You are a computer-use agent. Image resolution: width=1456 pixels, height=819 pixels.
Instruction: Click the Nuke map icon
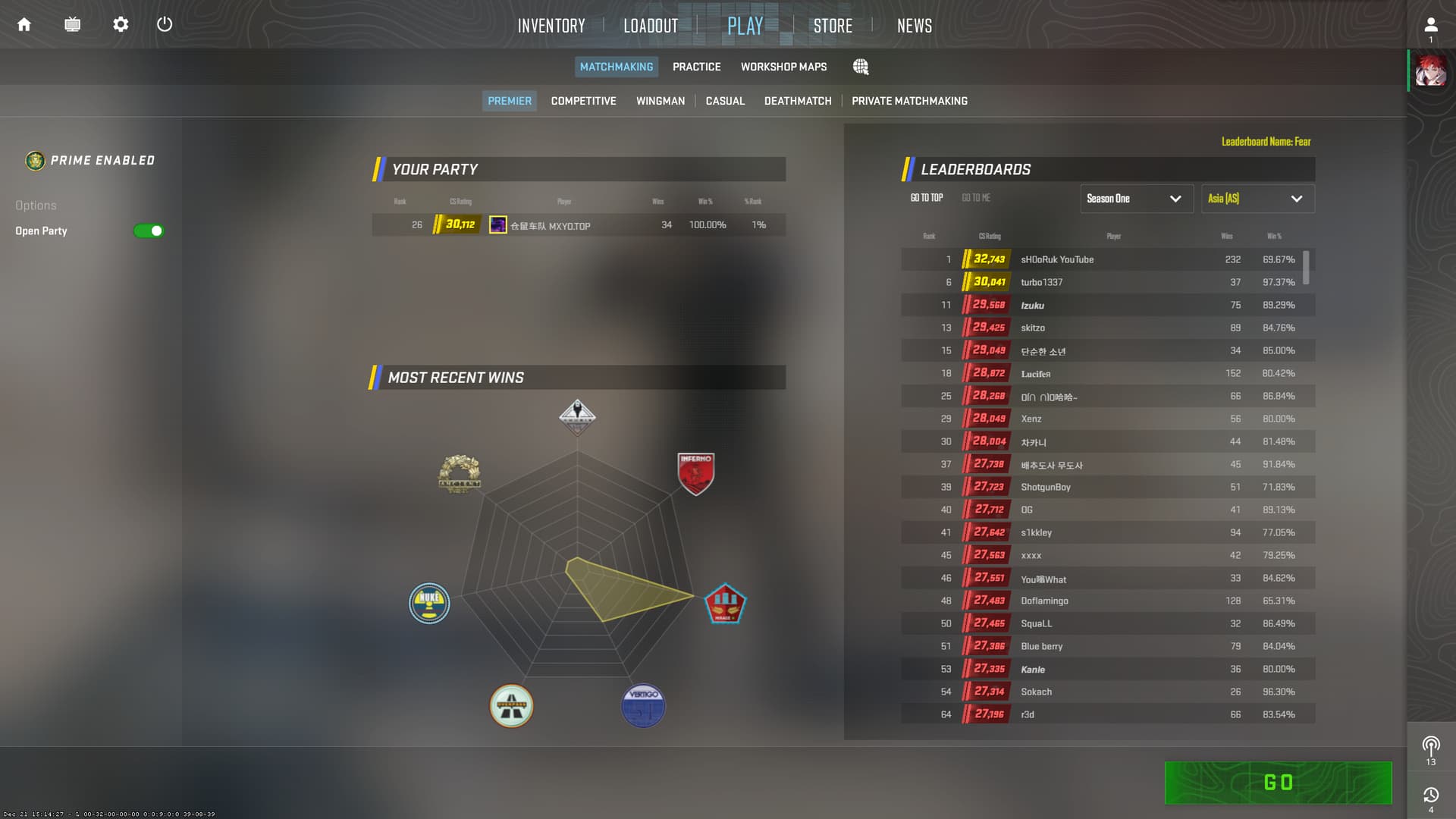point(429,604)
